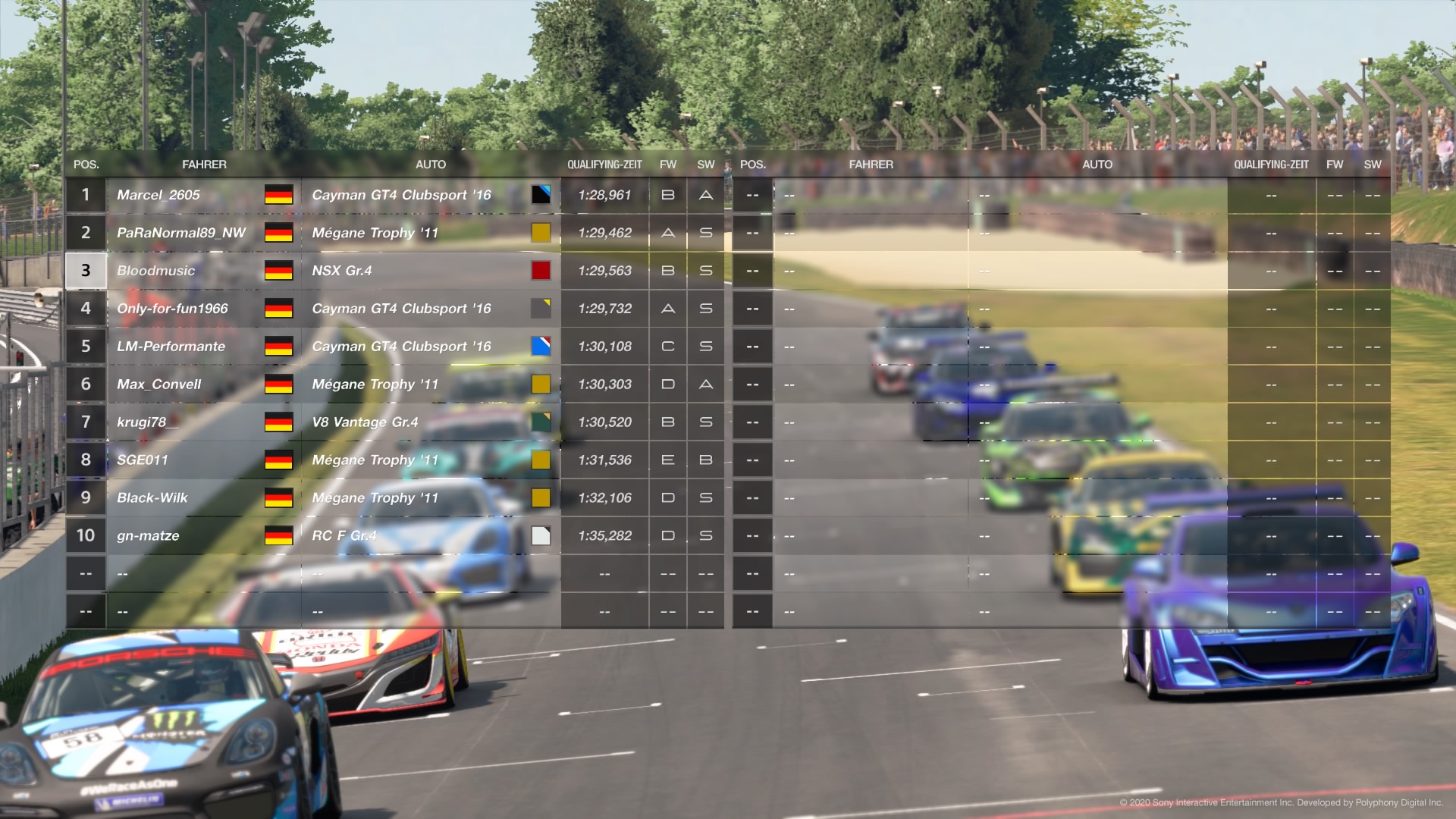The image size is (1456, 819).
Task: Click Marcel_2605's black-blue livery swatch
Action: [541, 195]
